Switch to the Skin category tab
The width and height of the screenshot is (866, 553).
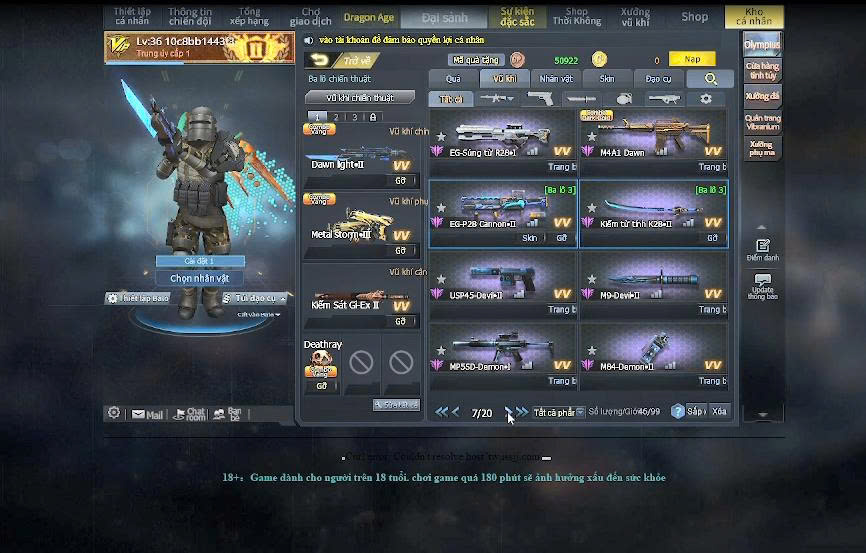[607, 78]
